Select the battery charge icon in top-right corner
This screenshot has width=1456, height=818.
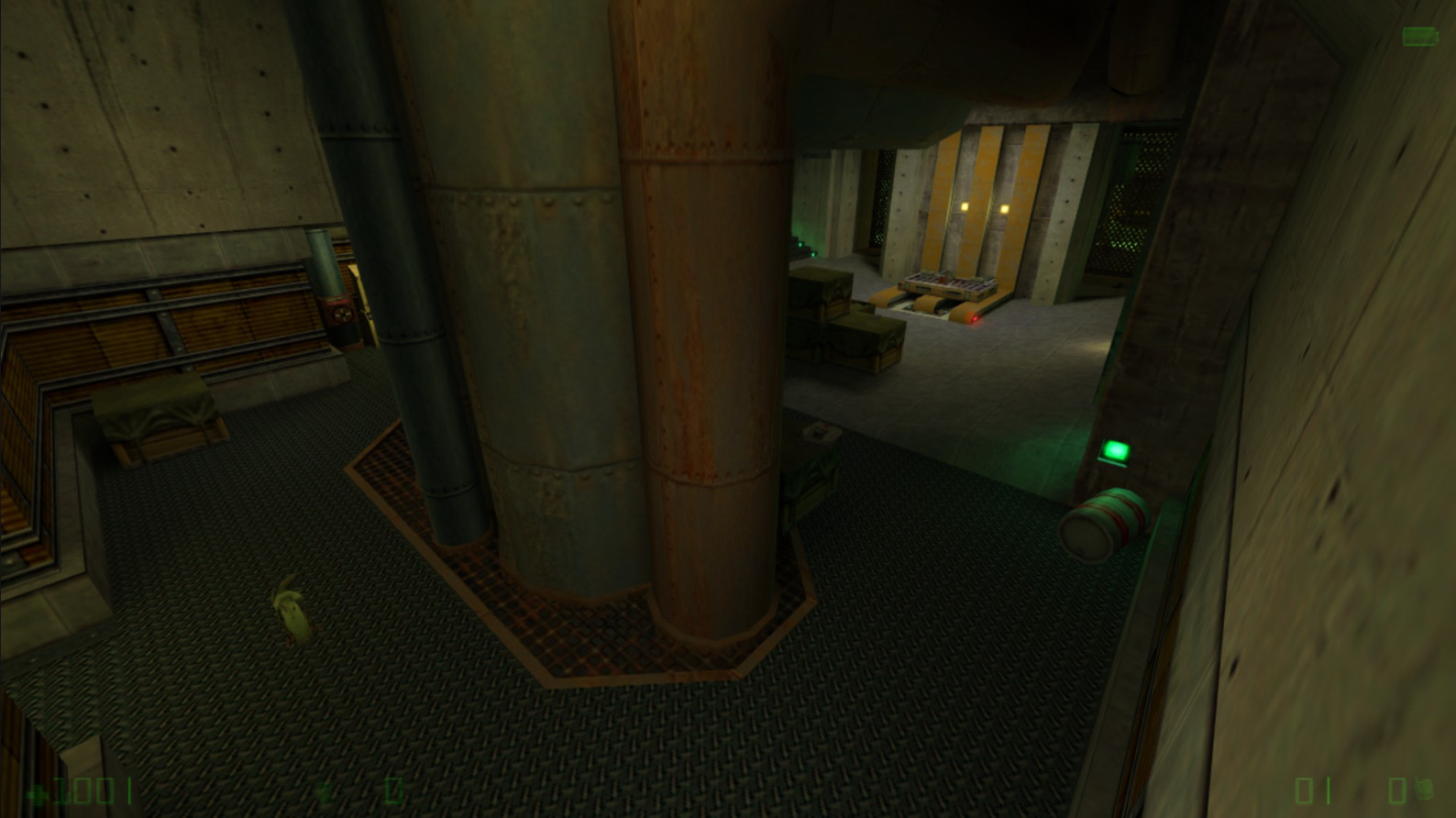click(x=1421, y=39)
